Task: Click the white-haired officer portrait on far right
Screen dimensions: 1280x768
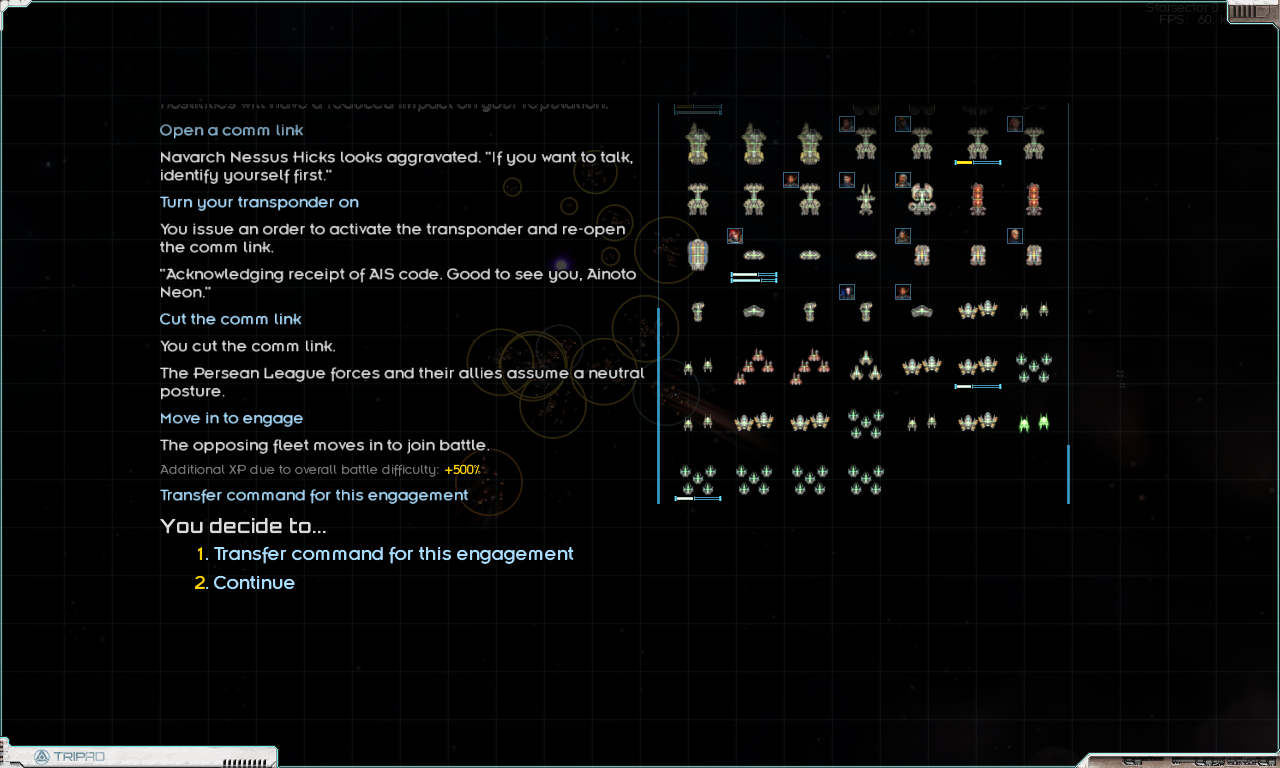Action: pyautogui.click(x=1015, y=235)
